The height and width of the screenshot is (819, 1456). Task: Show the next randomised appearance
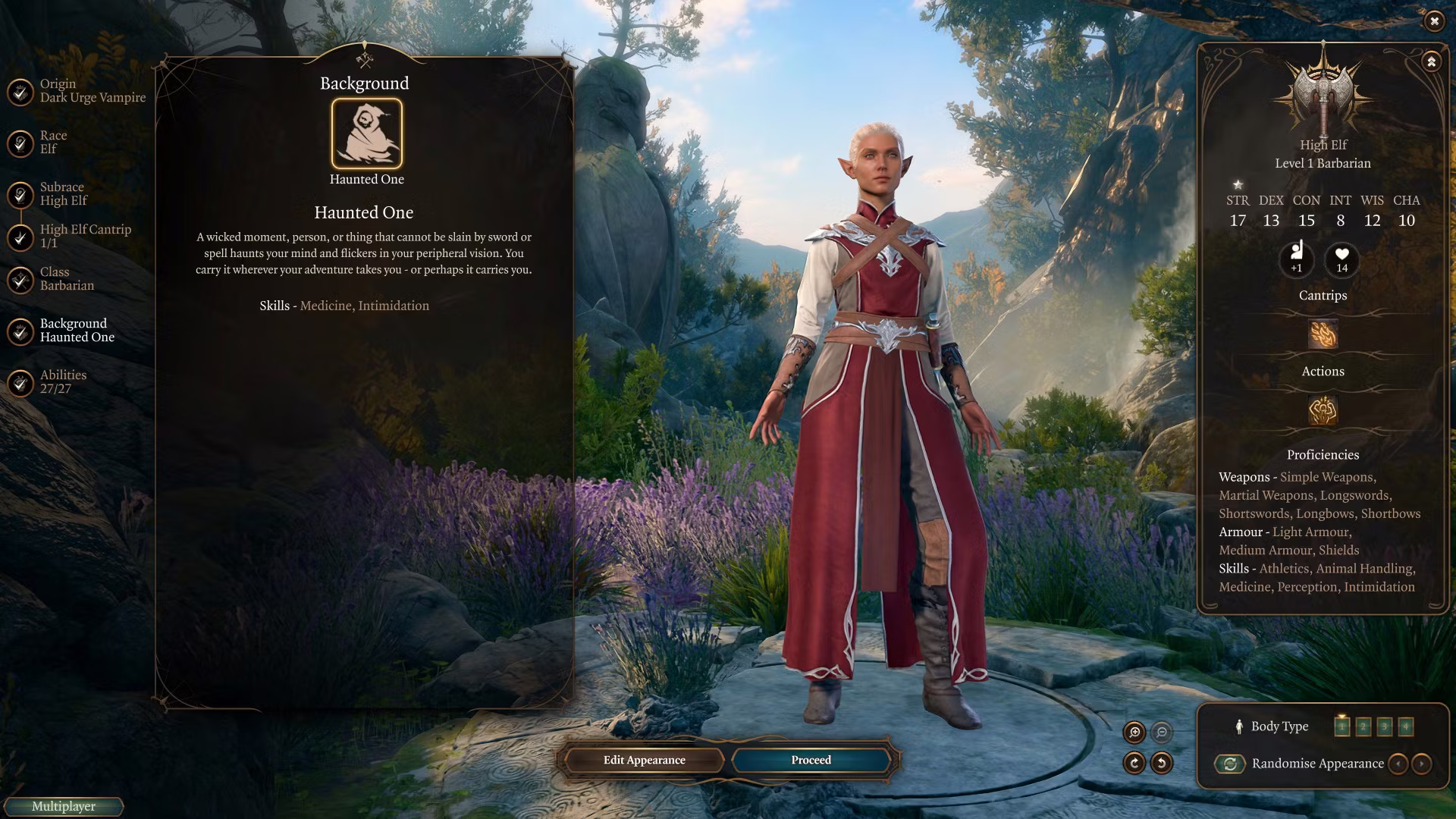(x=1422, y=764)
